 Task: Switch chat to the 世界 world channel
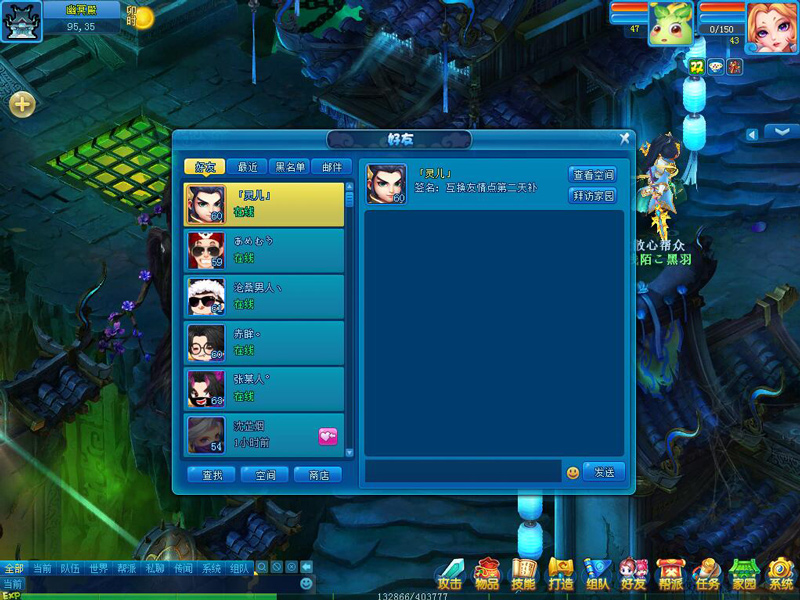click(x=98, y=568)
